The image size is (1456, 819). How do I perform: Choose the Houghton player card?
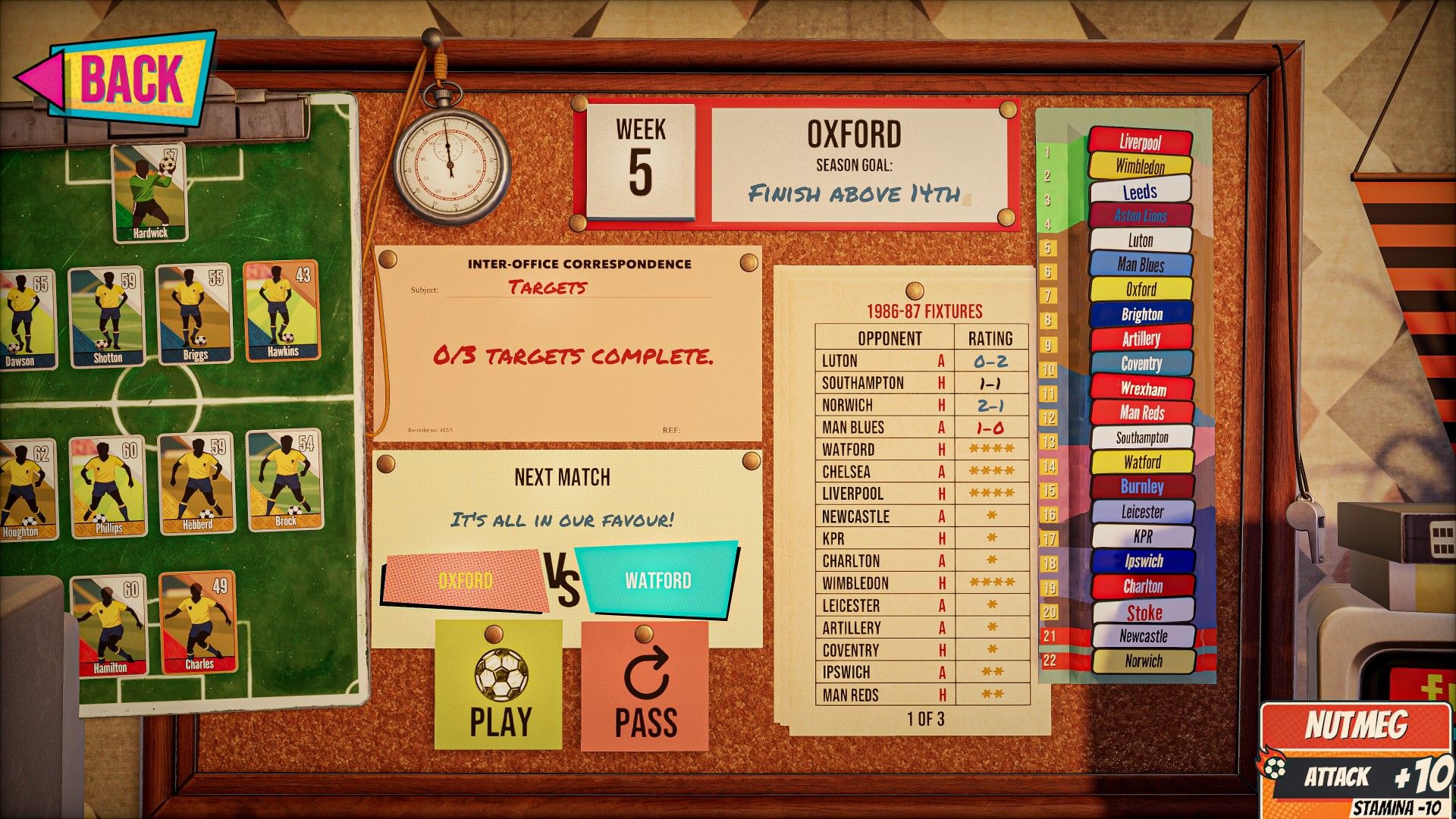click(27, 491)
